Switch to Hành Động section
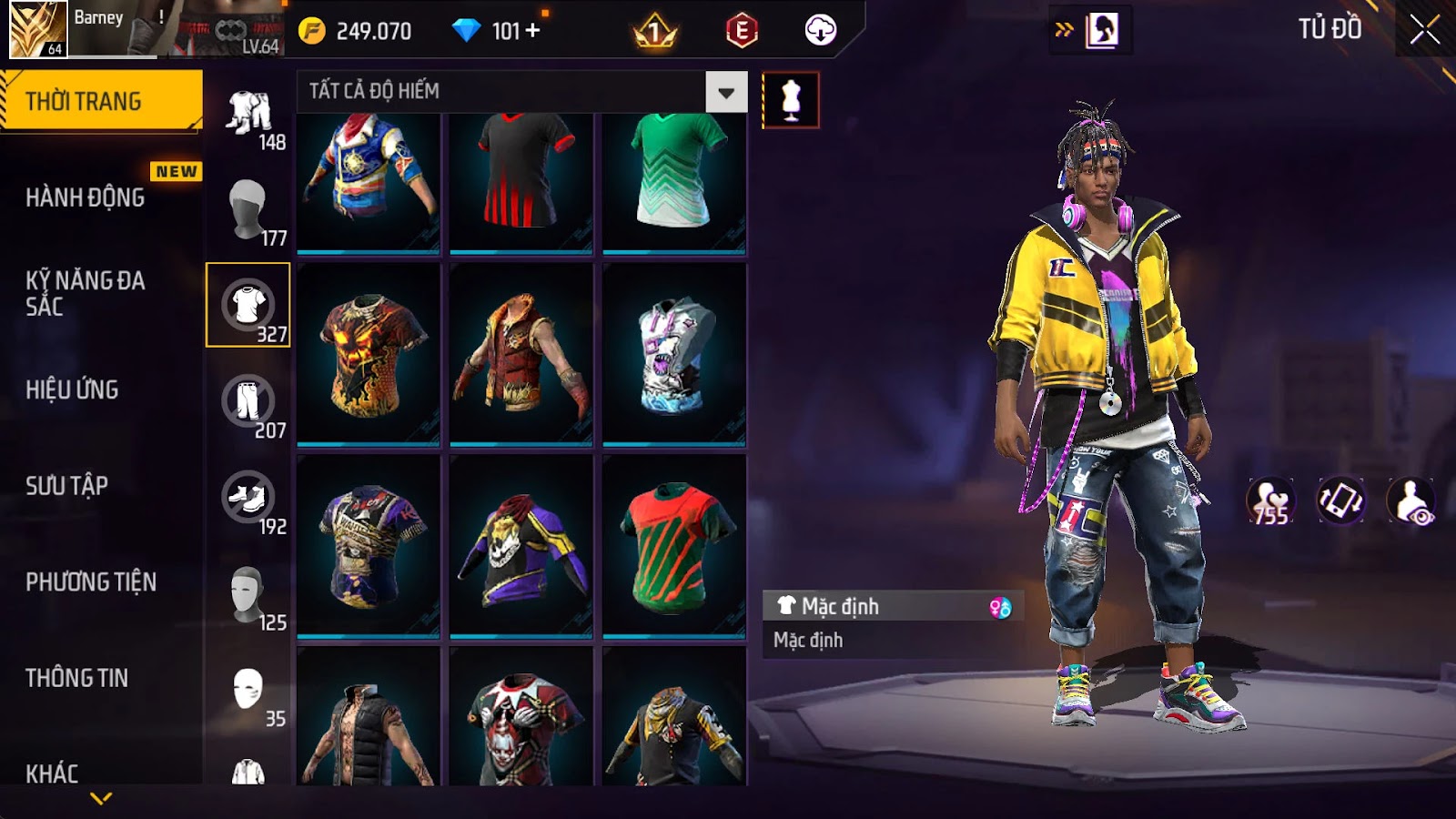The image size is (1456, 819). click(x=86, y=197)
